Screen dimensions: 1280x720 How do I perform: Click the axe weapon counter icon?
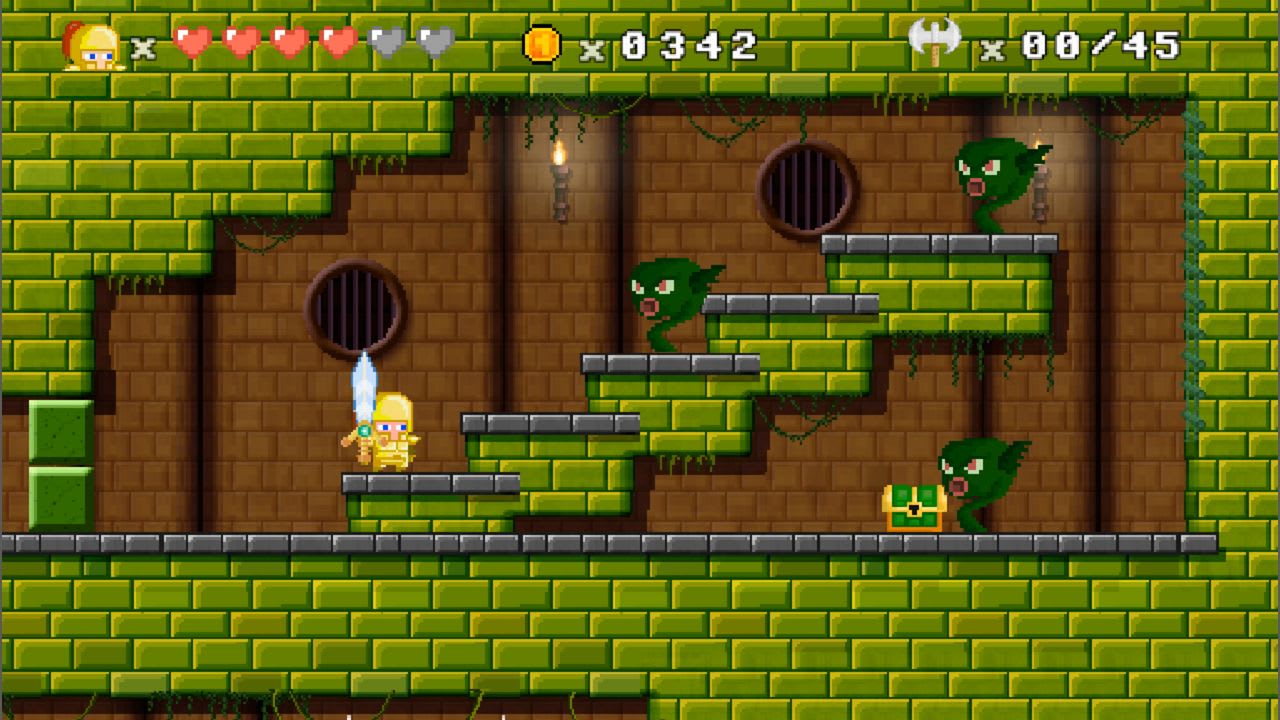click(x=935, y=42)
